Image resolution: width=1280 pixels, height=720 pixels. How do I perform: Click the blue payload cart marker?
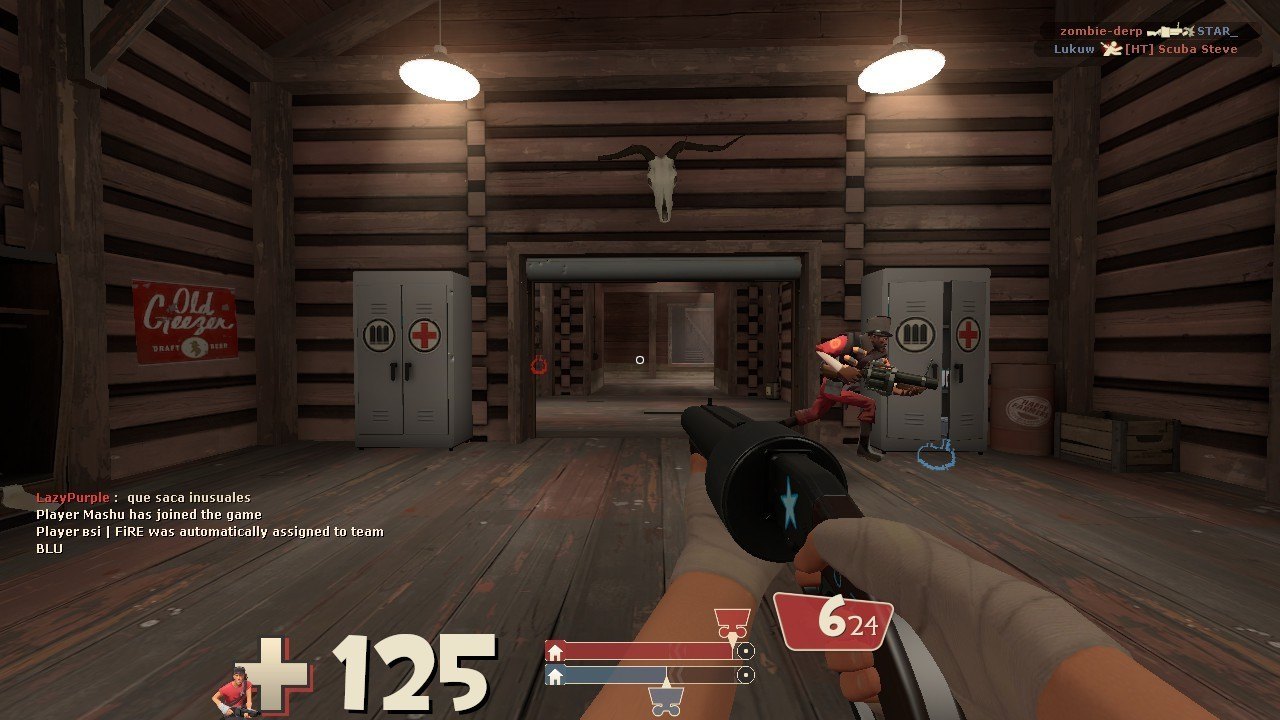[666, 699]
